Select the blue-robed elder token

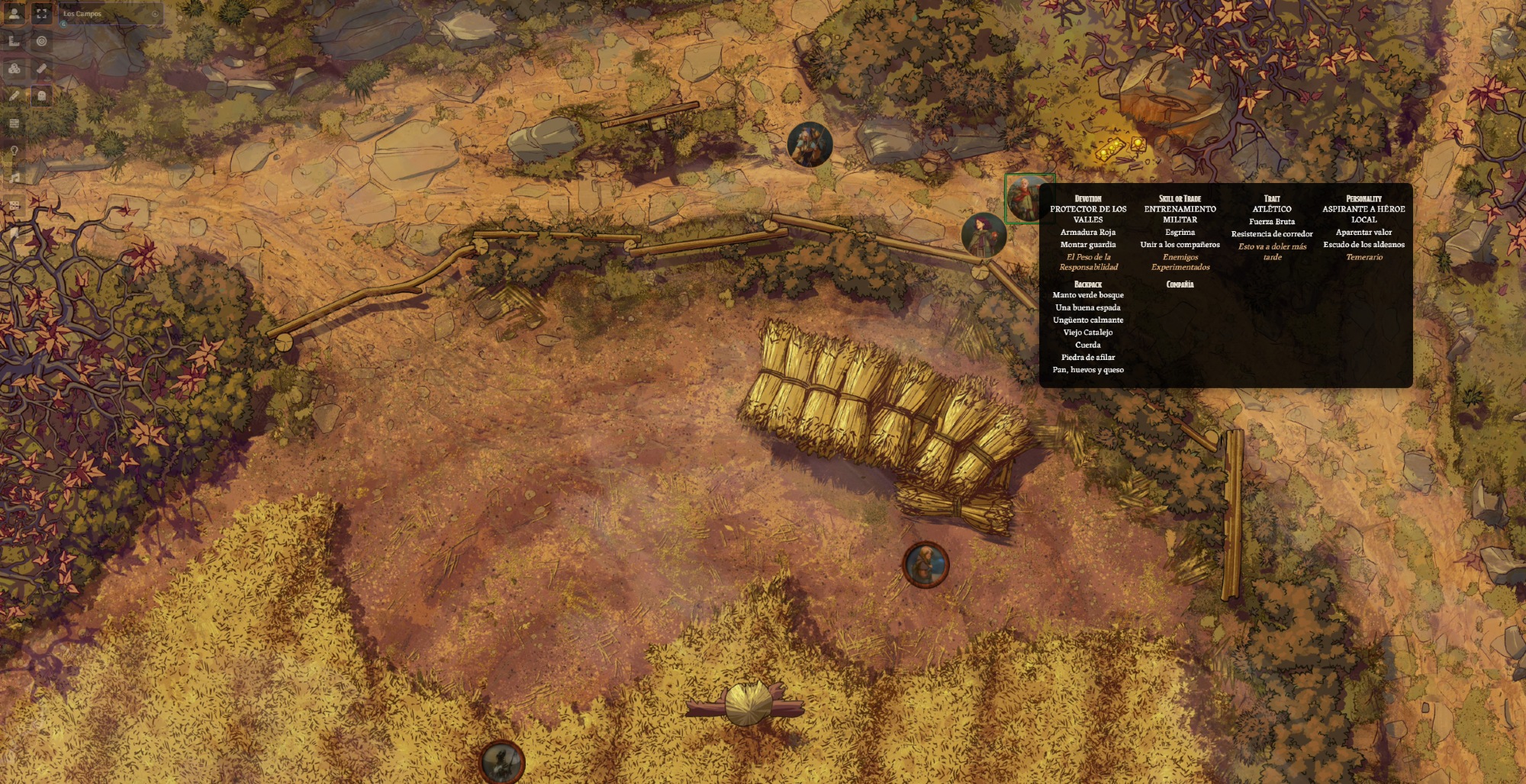(810, 144)
